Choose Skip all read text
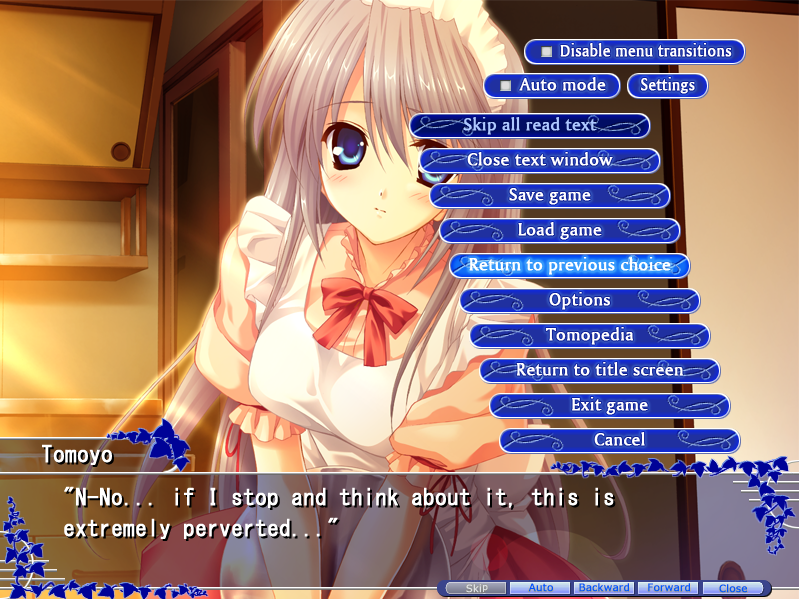The height and width of the screenshot is (599, 799). (x=530, y=125)
